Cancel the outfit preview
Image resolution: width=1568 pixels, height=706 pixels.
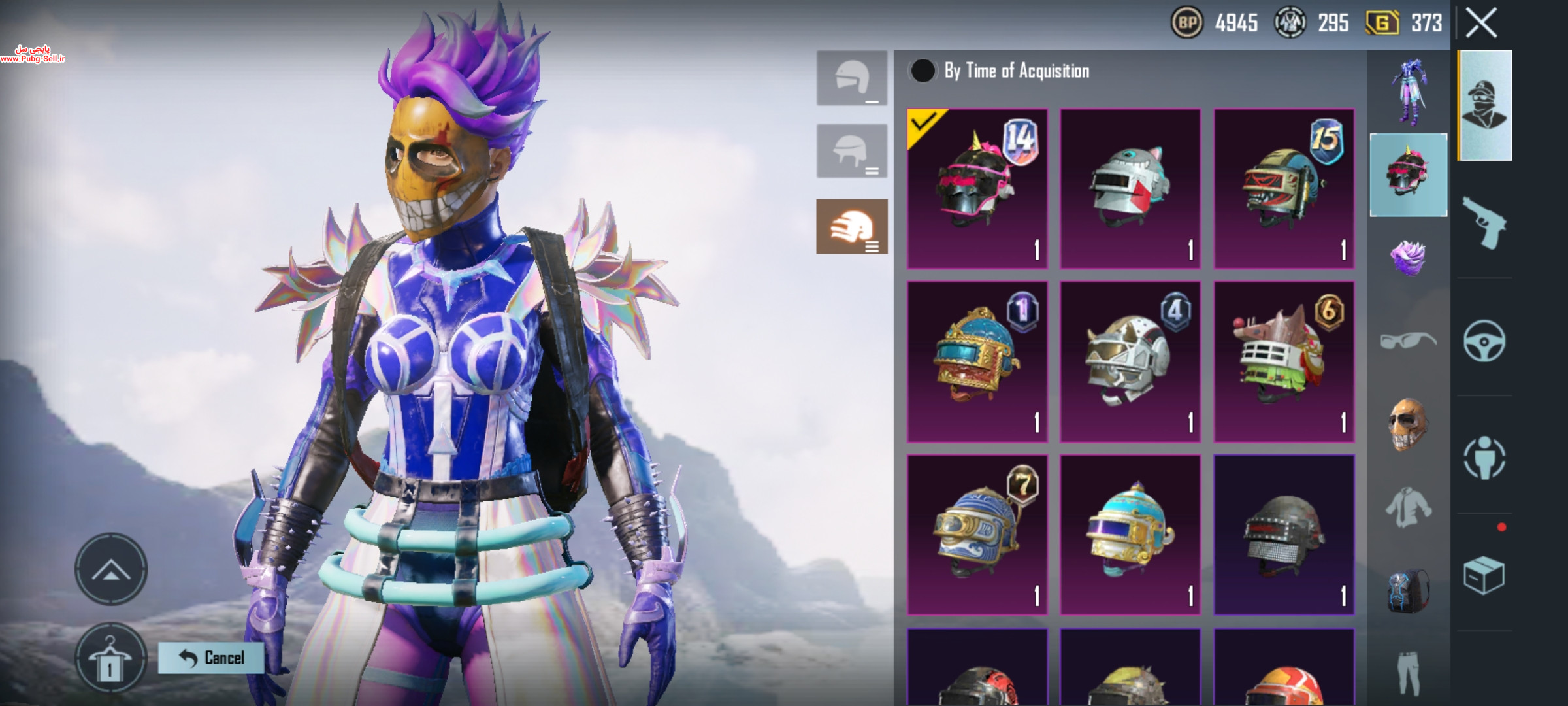(212, 658)
